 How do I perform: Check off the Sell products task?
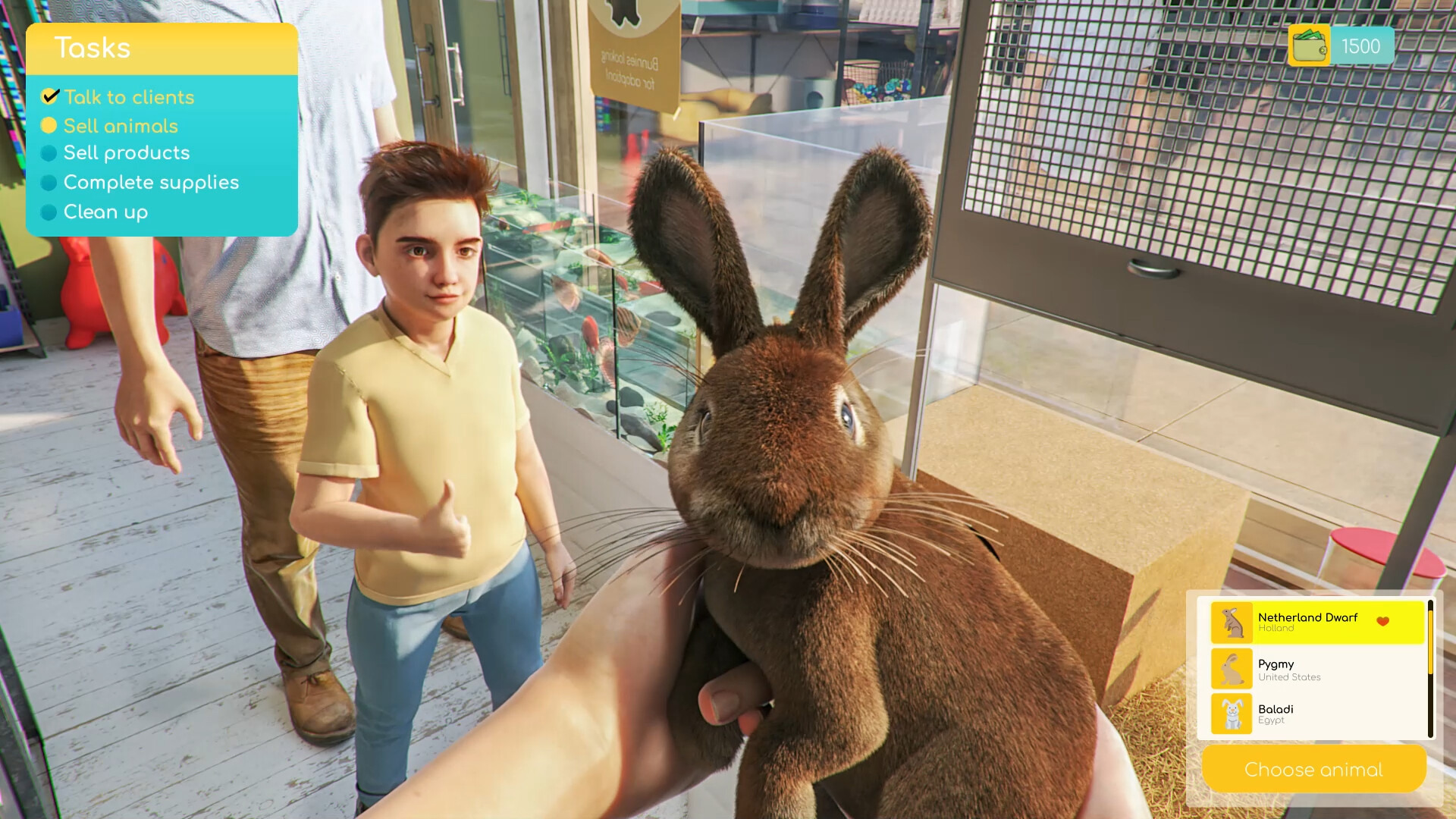[49, 152]
